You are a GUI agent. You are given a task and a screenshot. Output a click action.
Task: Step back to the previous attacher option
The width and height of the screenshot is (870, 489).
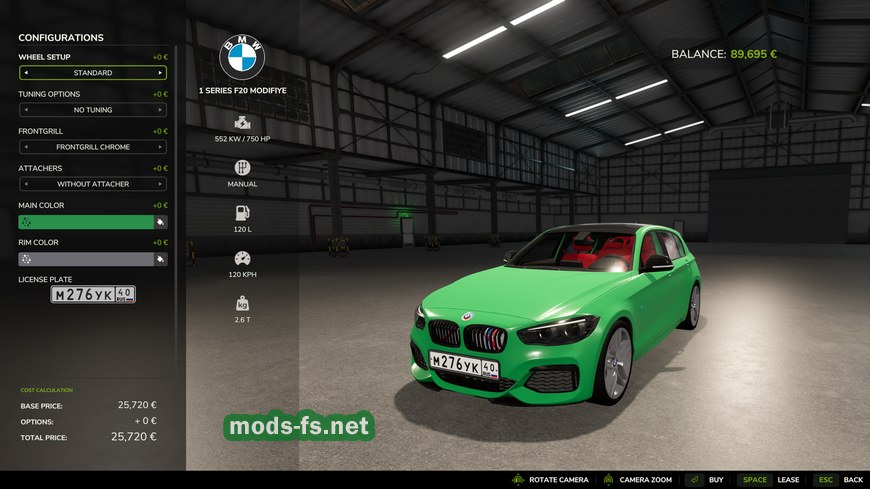tap(26, 184)
